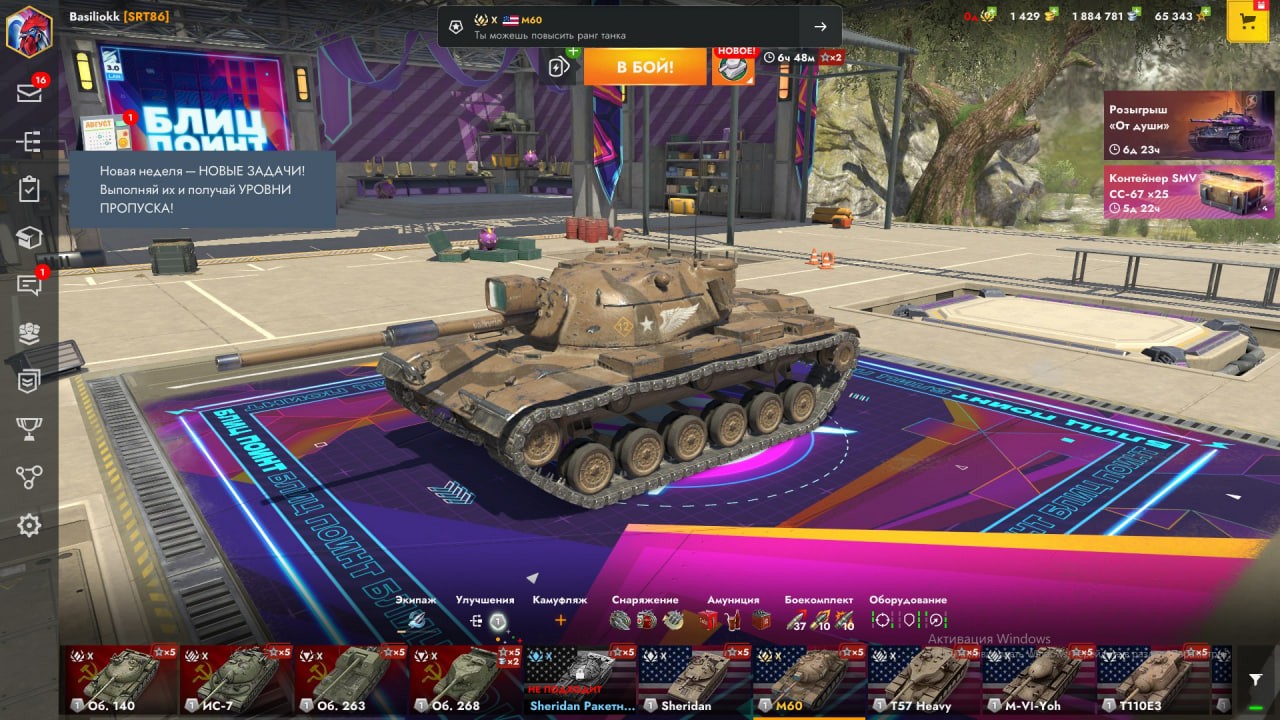The image size is (1280, 720).
Task: Open the Блиц Поинт weekly tasks calendar
Action: point(106,133)
